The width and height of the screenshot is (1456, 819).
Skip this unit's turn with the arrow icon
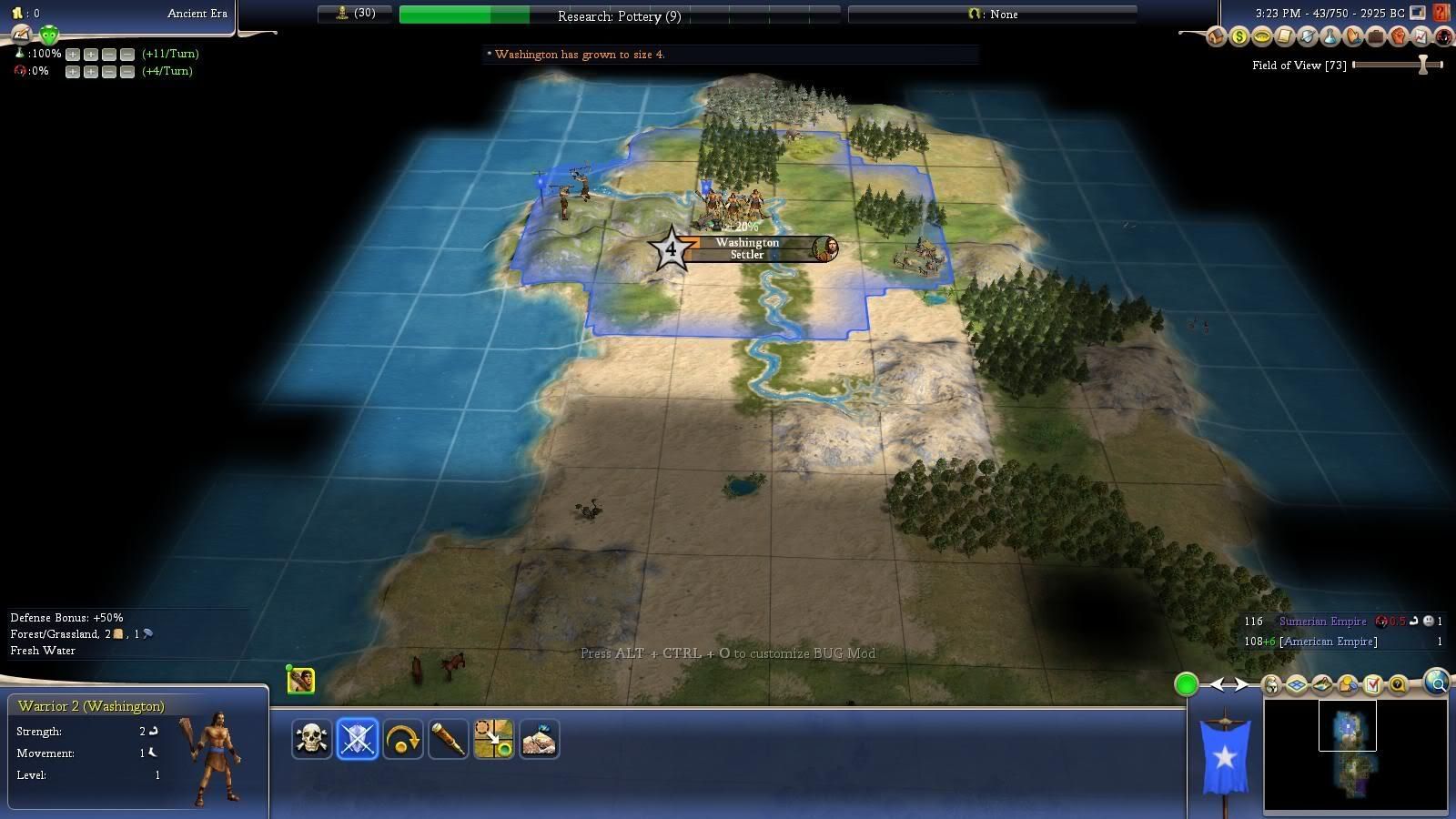pos(402,739)
